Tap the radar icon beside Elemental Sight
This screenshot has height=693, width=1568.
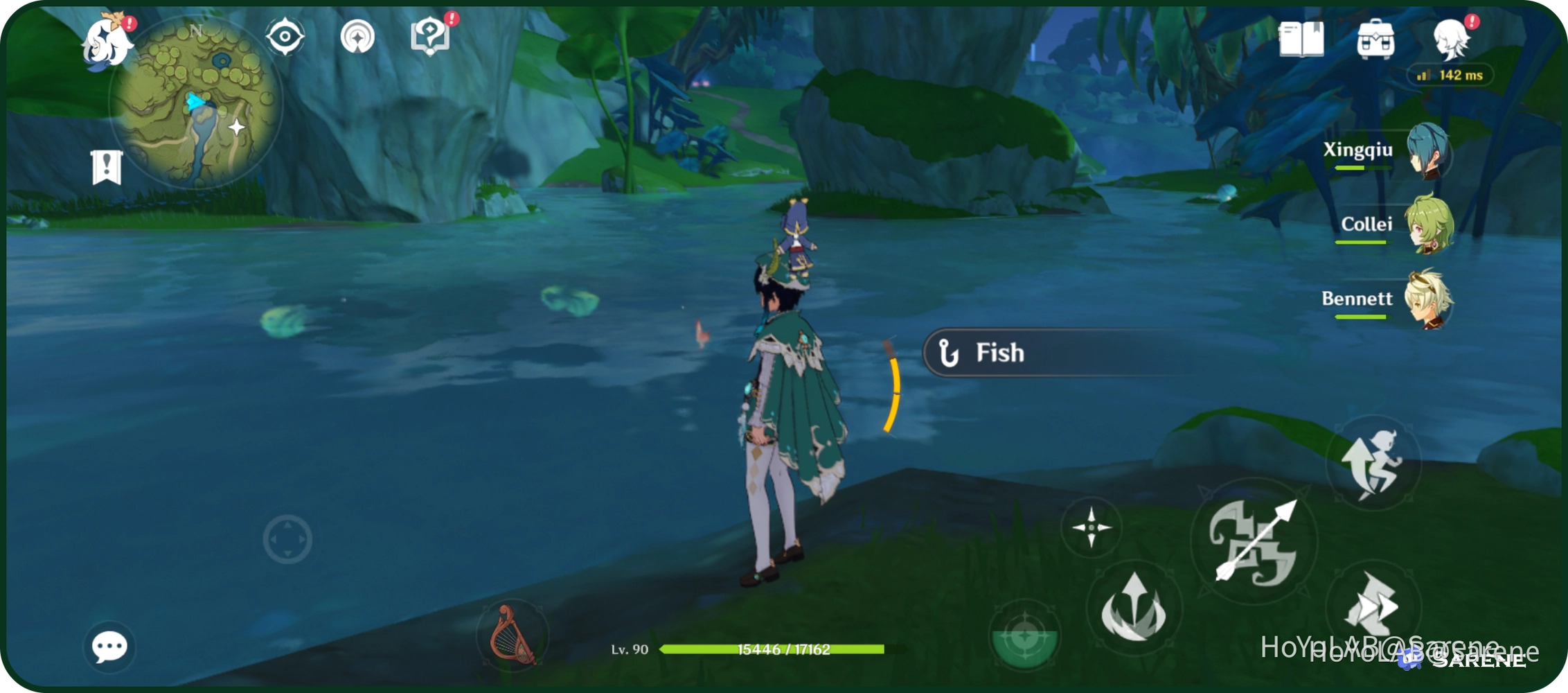(x=357, y=35)
